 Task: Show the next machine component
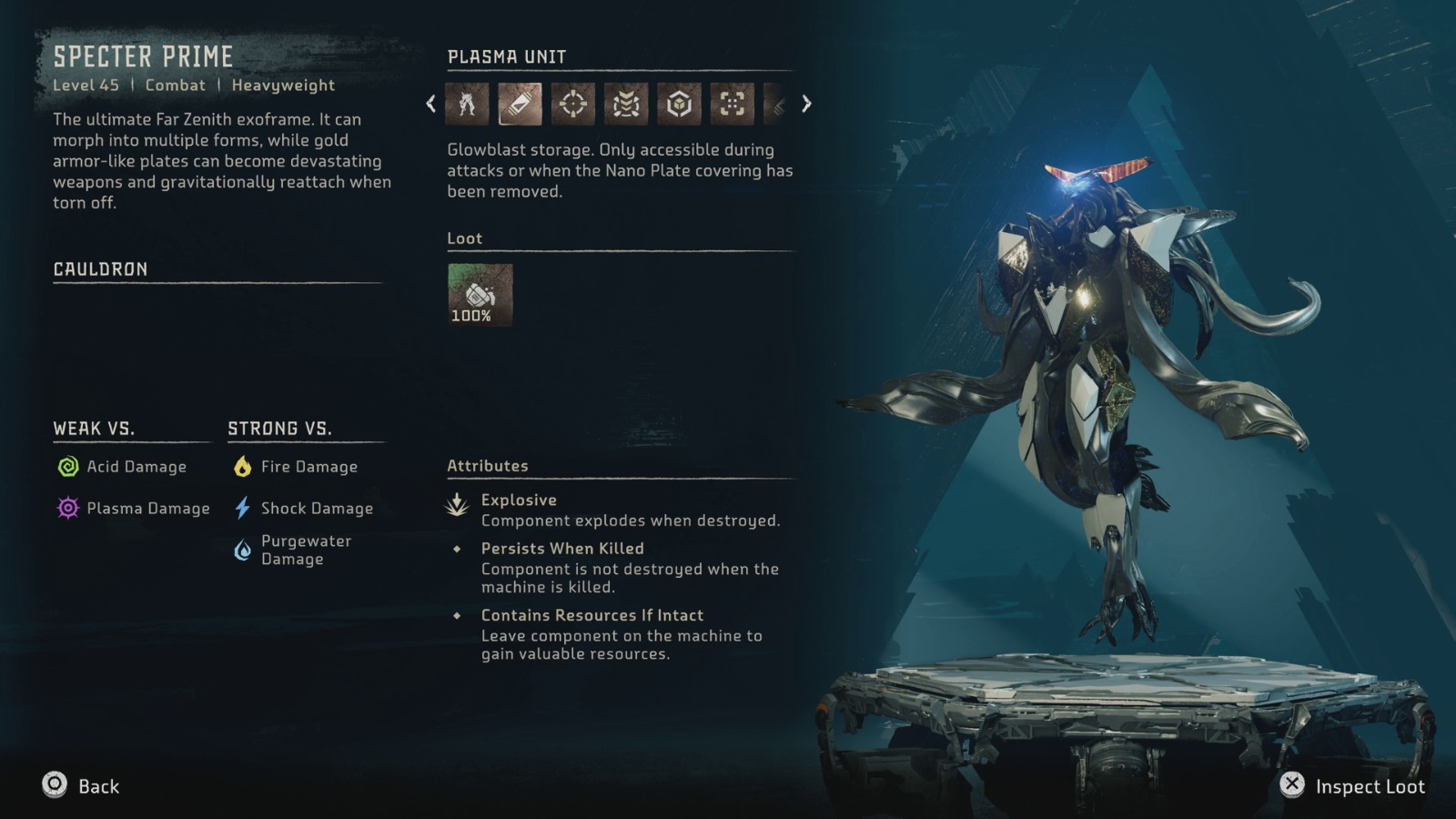tap(806, 104)
